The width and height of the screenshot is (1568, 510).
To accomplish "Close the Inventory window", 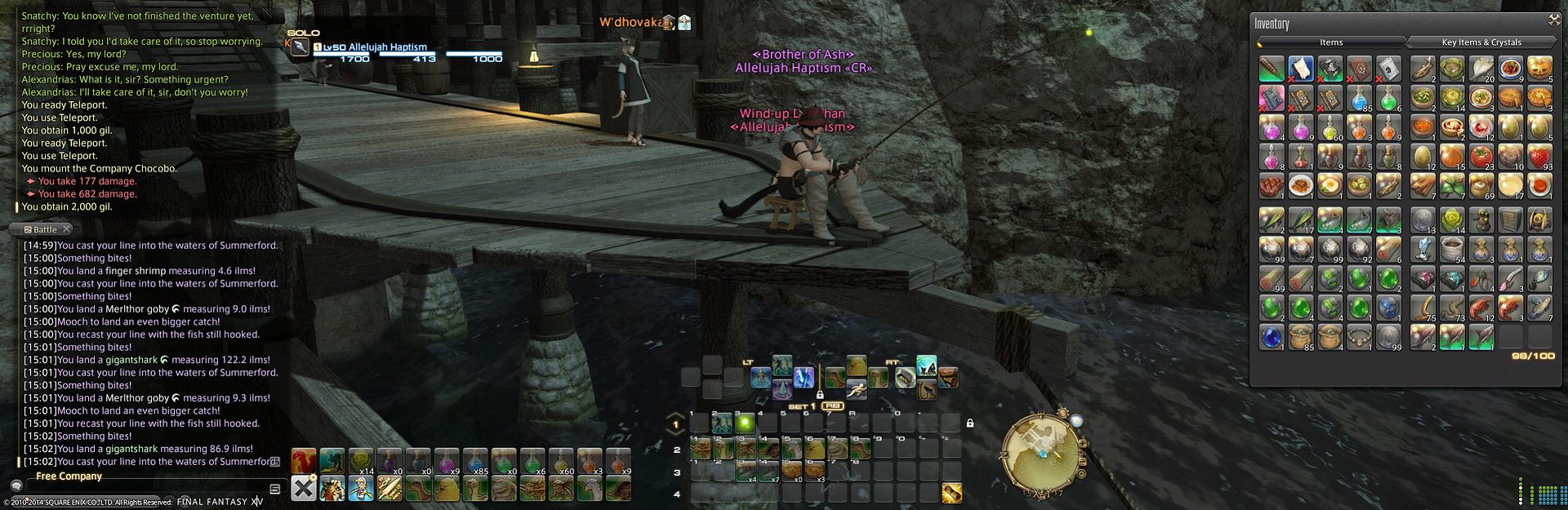I will (1554, 20).
